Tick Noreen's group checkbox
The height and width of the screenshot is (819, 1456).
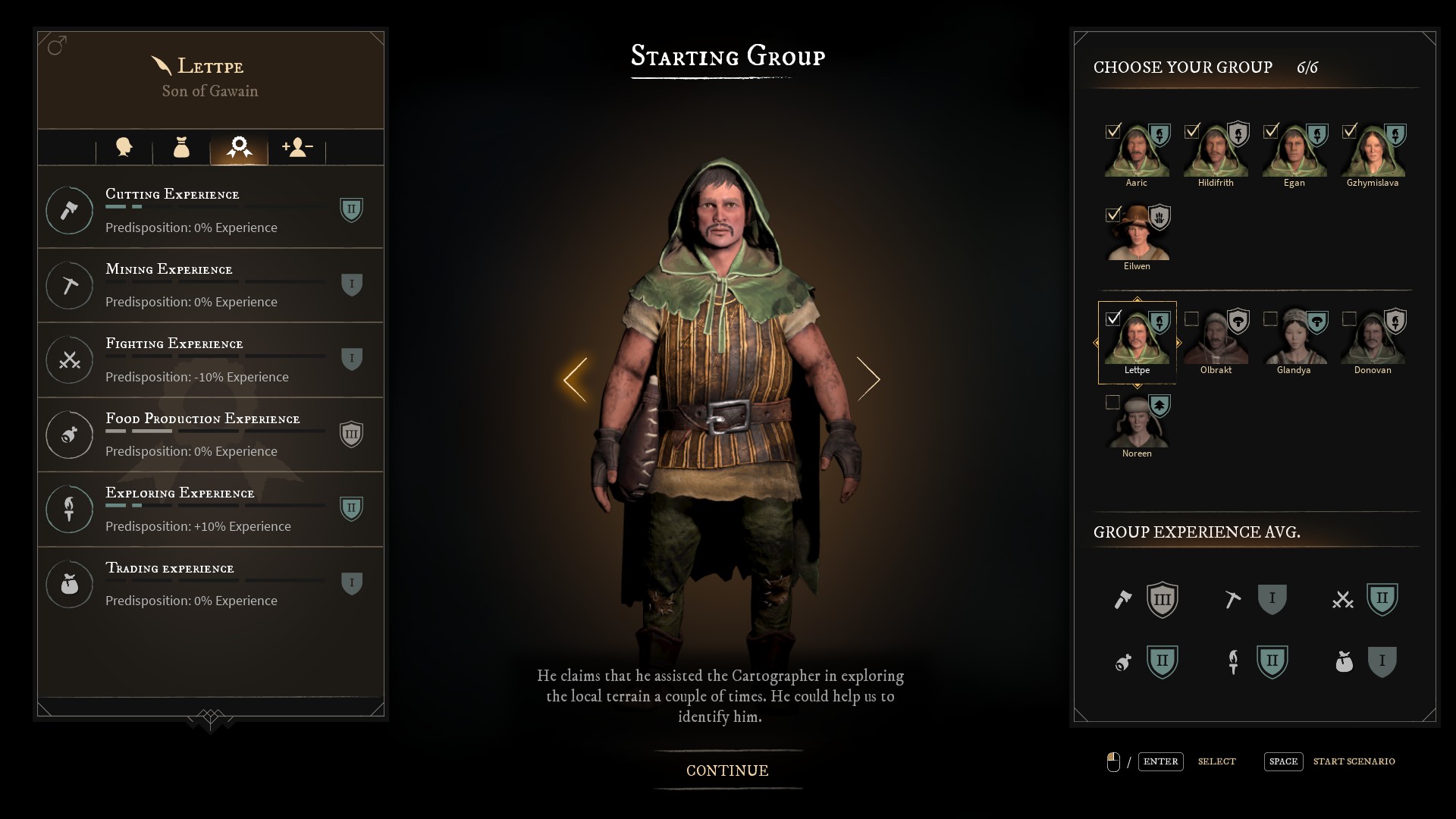1112,402
